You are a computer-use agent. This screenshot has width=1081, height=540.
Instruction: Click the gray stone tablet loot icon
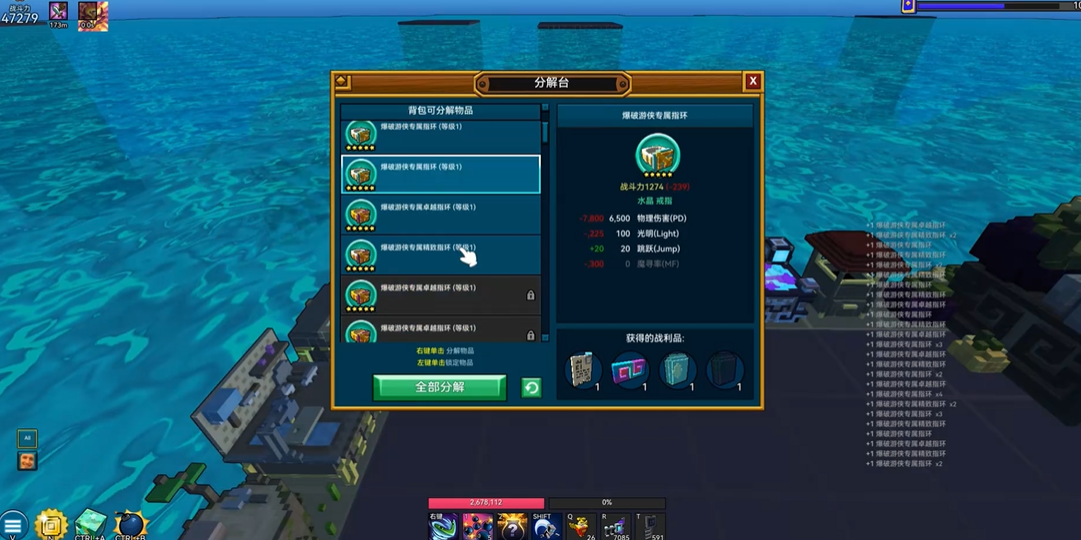pos(582,371)
